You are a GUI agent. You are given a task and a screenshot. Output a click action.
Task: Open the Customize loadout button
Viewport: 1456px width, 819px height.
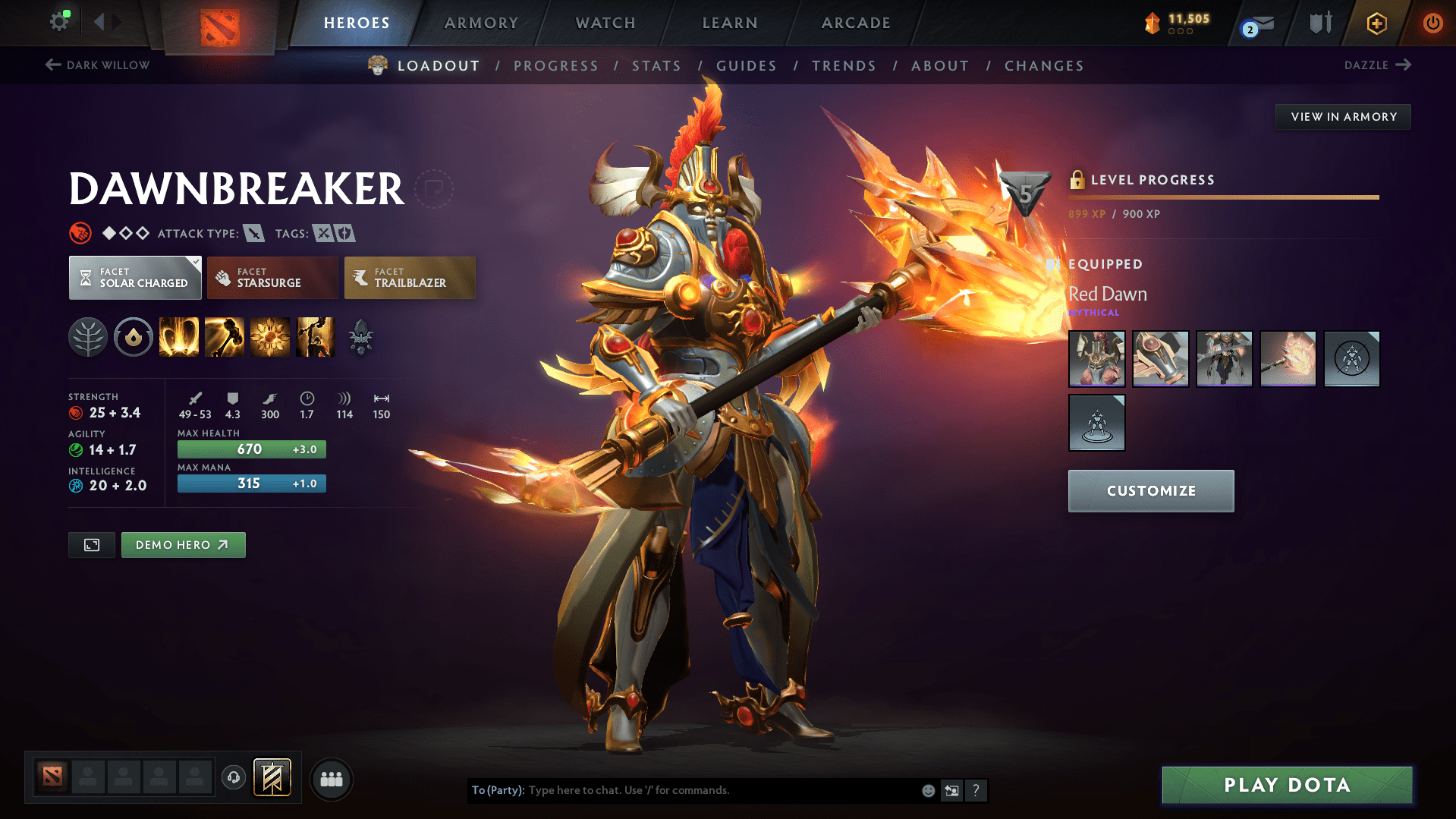[1150, 491]
